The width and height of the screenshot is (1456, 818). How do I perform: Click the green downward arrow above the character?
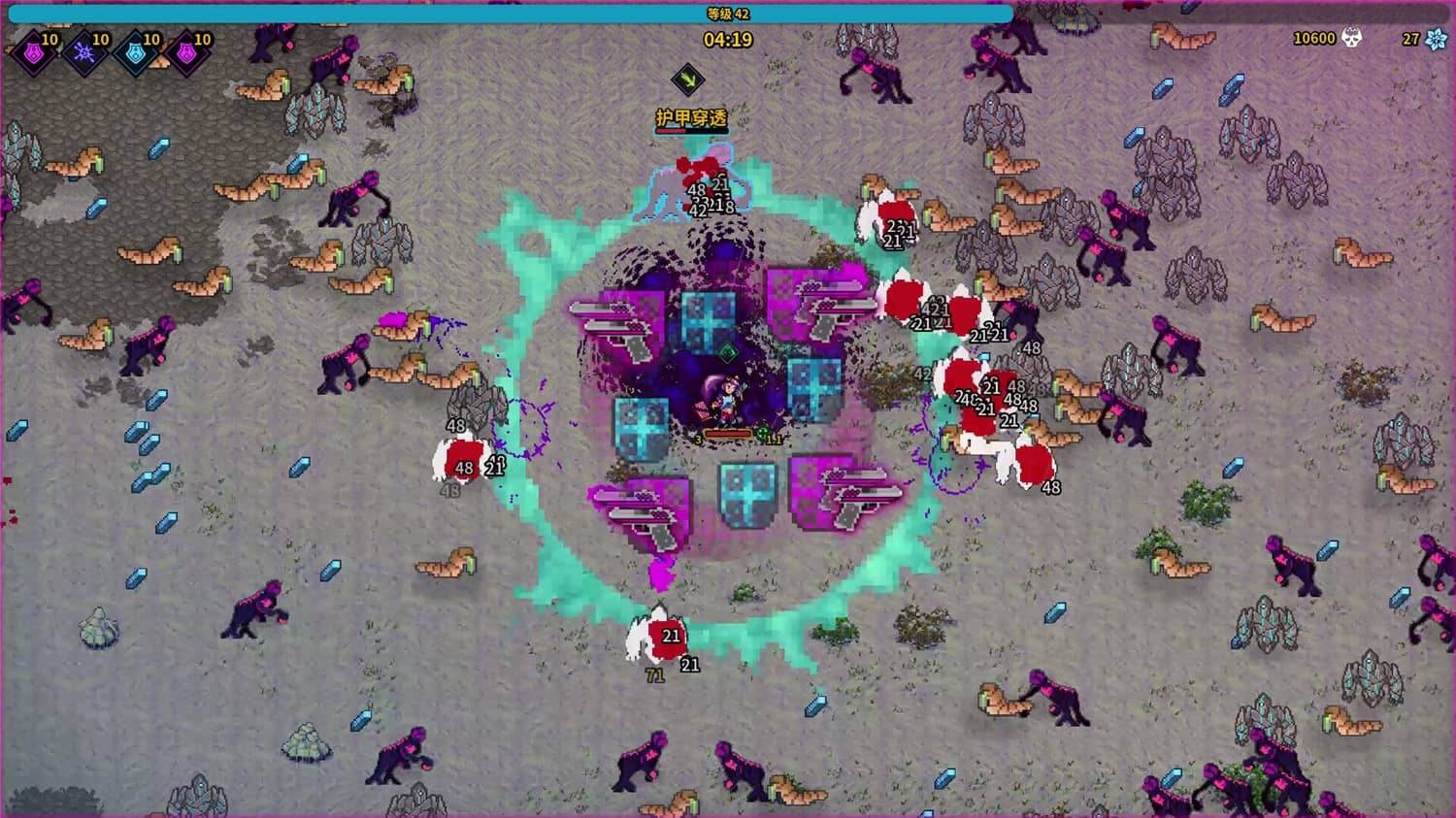pos(688,79)
